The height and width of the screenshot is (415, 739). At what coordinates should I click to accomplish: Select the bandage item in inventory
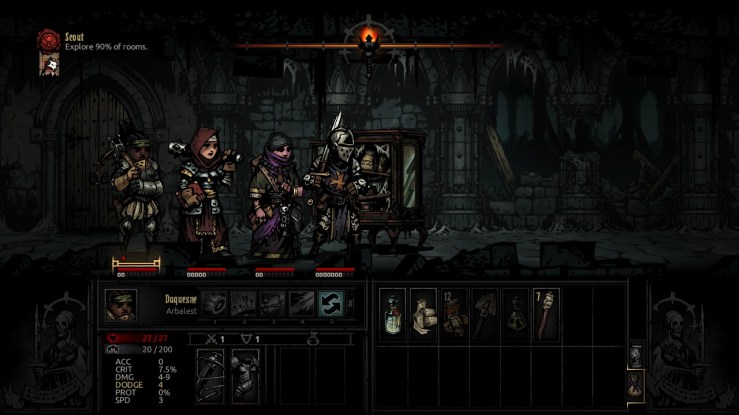pyautogui.click(x=424, y=313)
